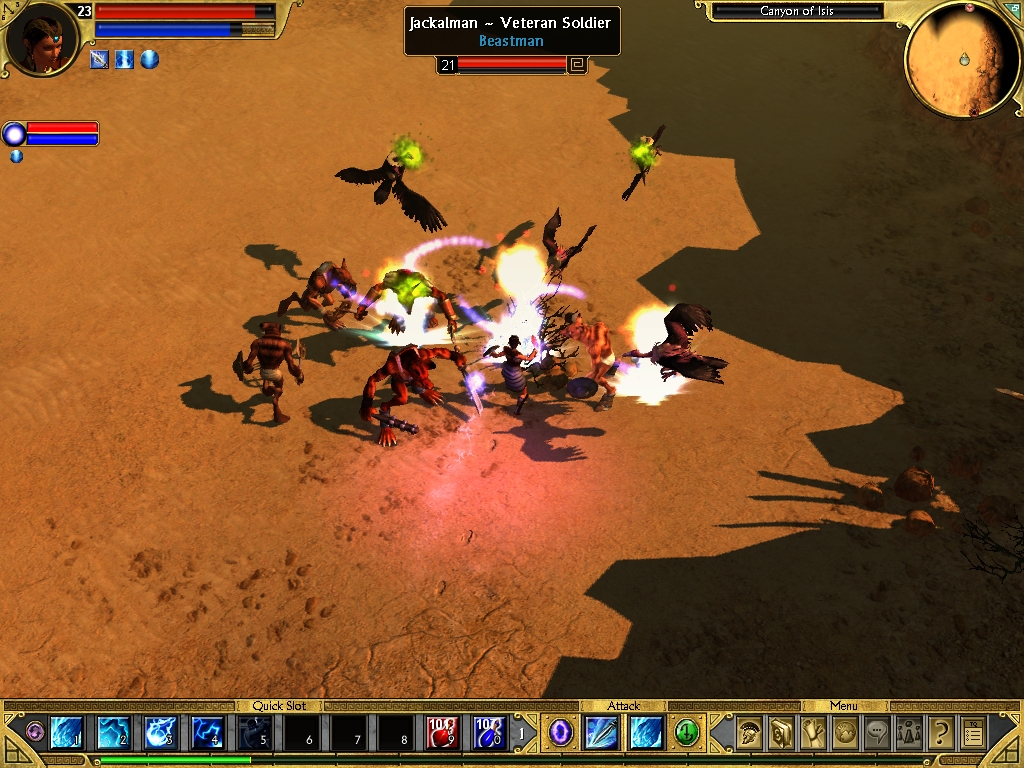Screen dimensions: 1024x768
Task: Open the character window helmet icon
Action: (x=748, y=734)
